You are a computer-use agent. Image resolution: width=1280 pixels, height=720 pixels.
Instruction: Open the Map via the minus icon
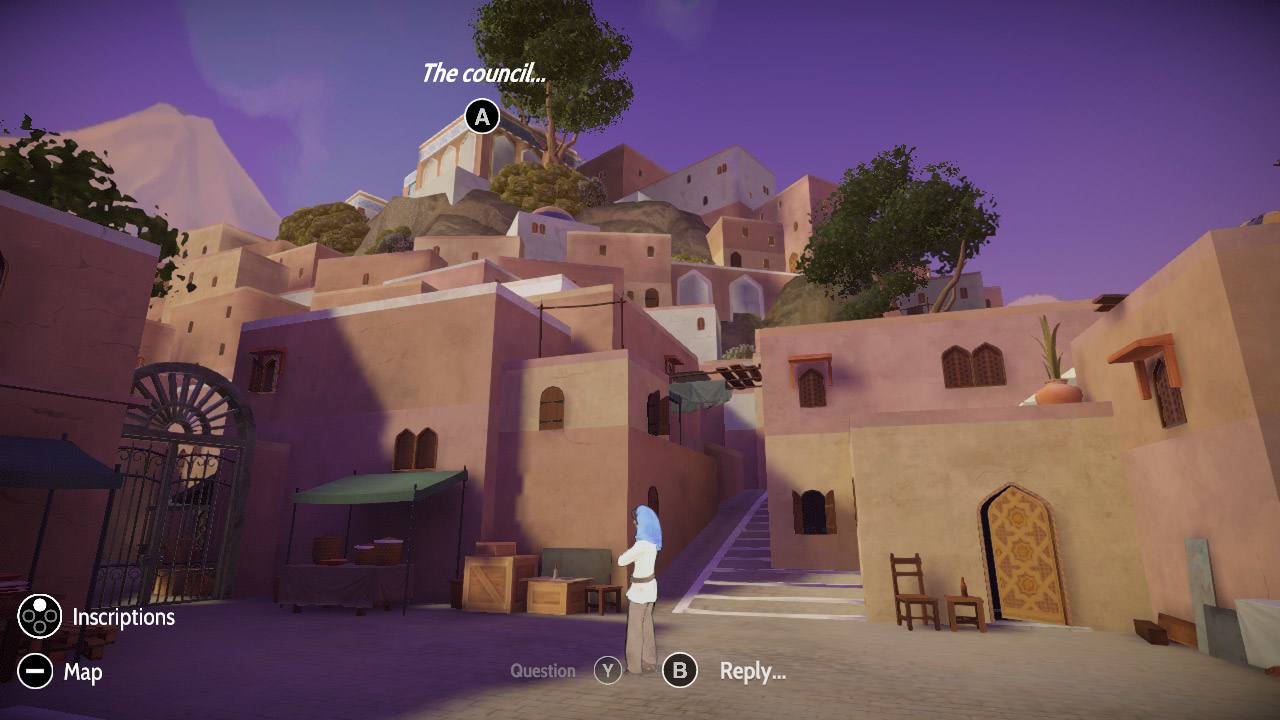38,672
